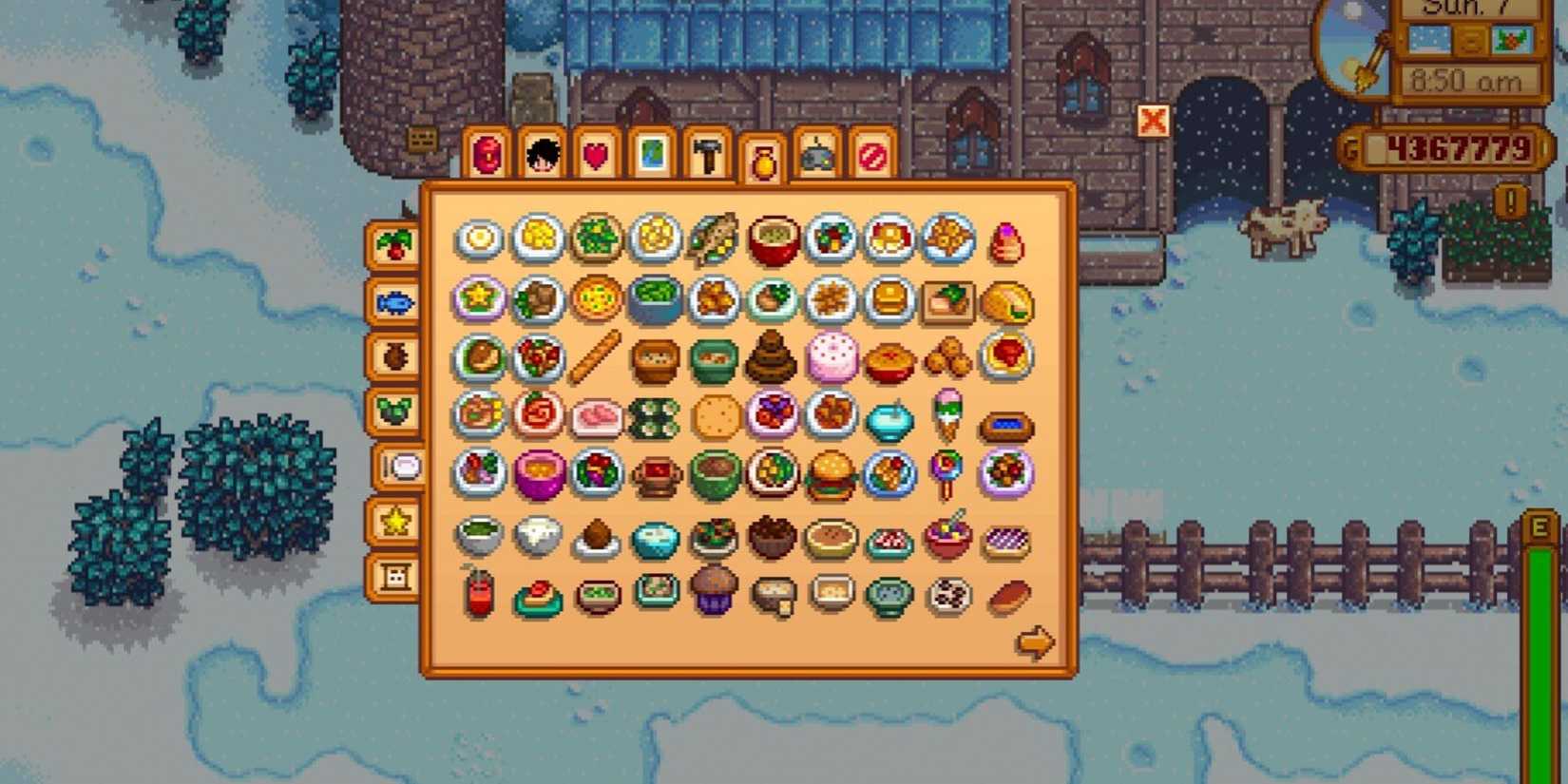Select the Fried Egg entry
This screenshot has height=784, width=1568.
pos(480,239)
